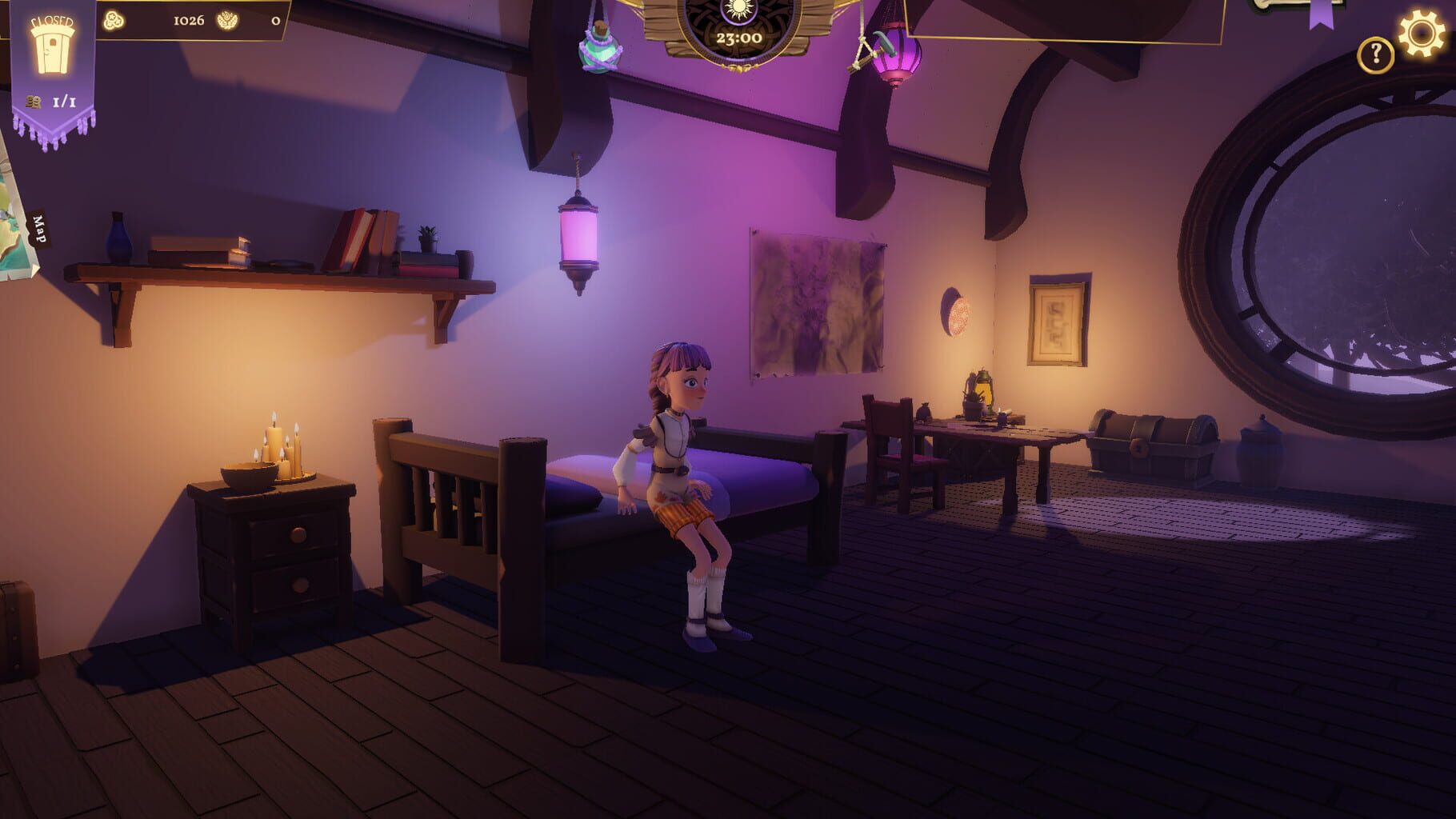The width and height of the screenshot is (1456, 819).
Task: Click the wooden chest near the window
Action: pyautogui.click(x=1155, y=440)
